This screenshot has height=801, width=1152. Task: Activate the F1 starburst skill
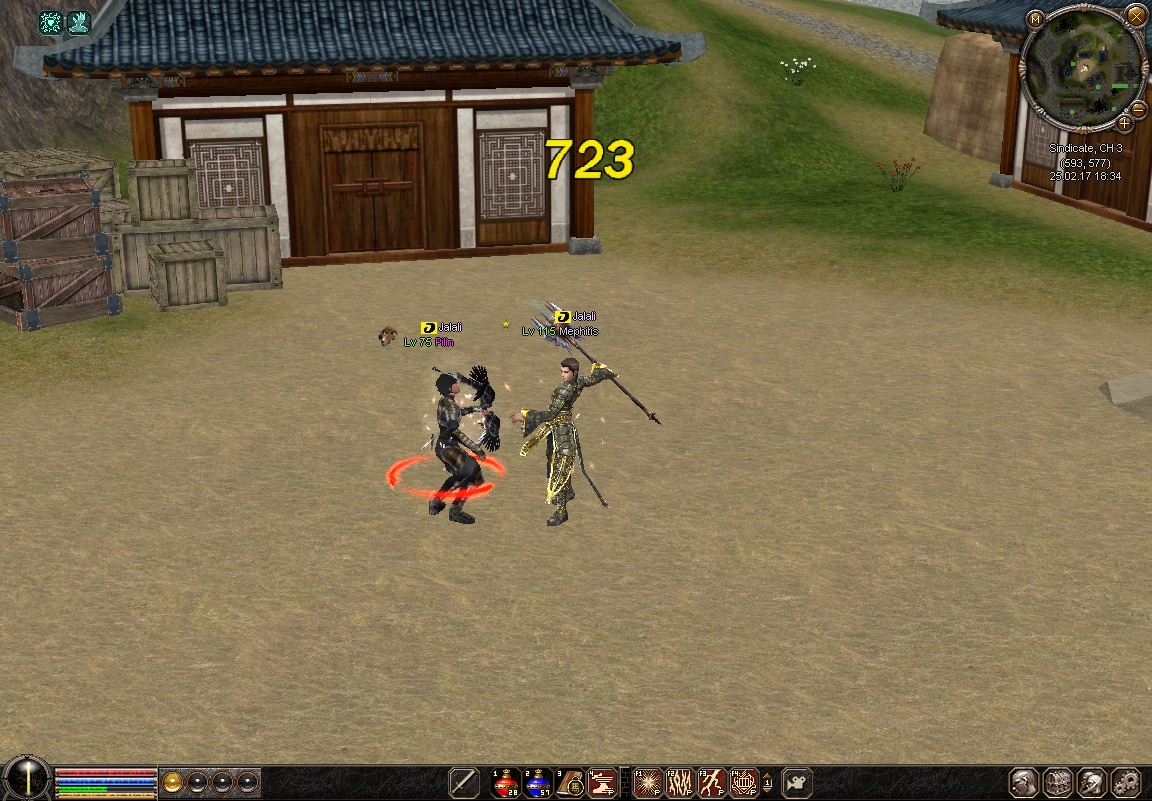648,782
